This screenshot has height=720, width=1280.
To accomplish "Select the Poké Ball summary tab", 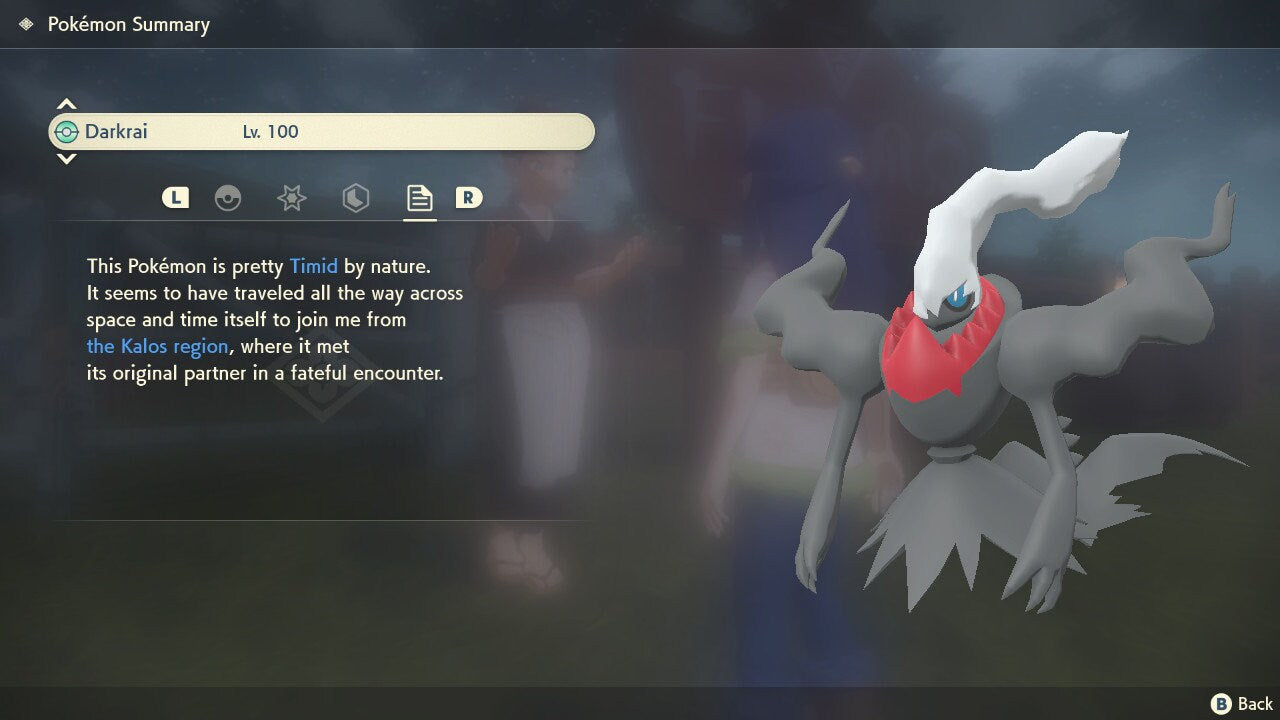I will [x=228, y=198].
